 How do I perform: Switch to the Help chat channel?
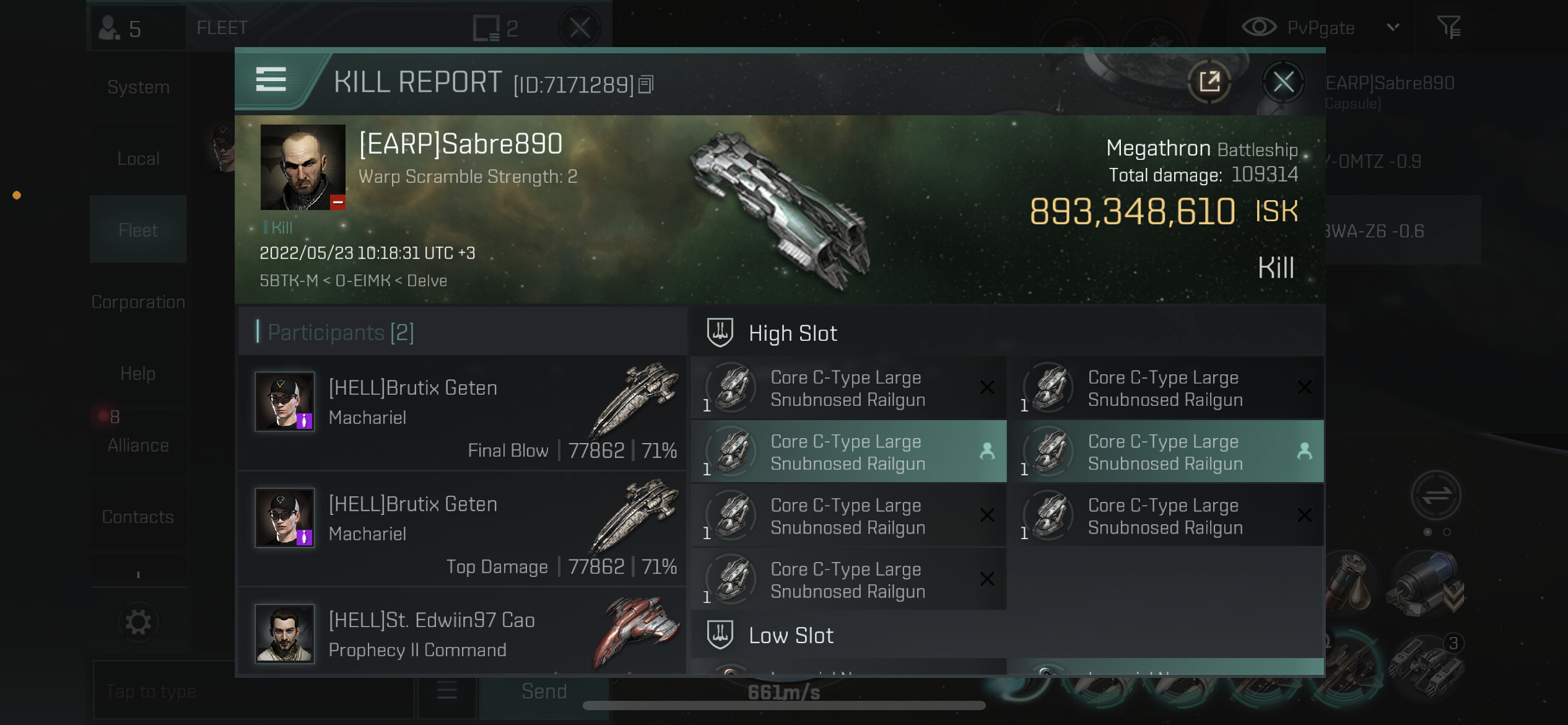[x=138, y=374]
